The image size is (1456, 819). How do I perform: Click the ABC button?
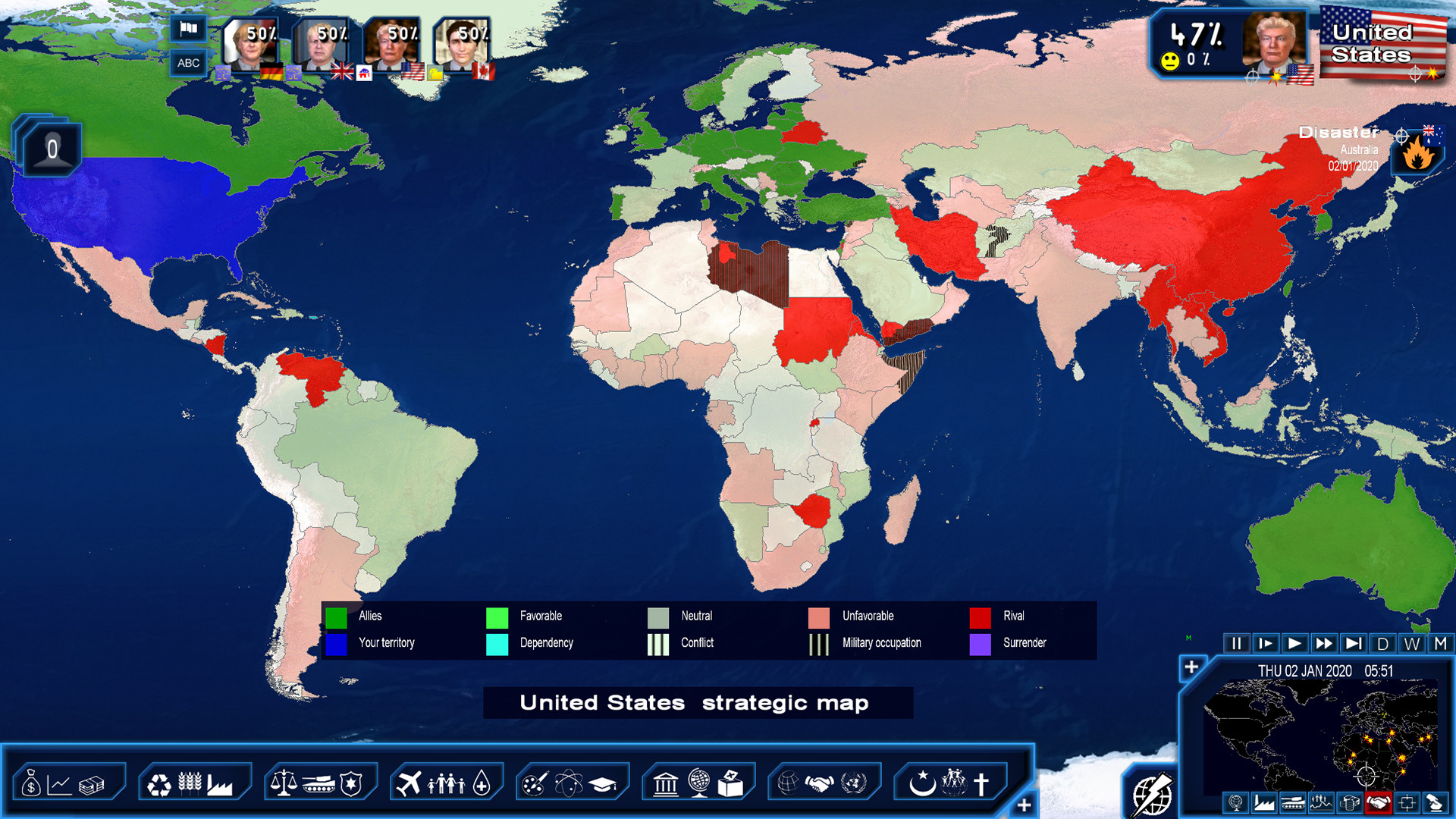point(187,62)
